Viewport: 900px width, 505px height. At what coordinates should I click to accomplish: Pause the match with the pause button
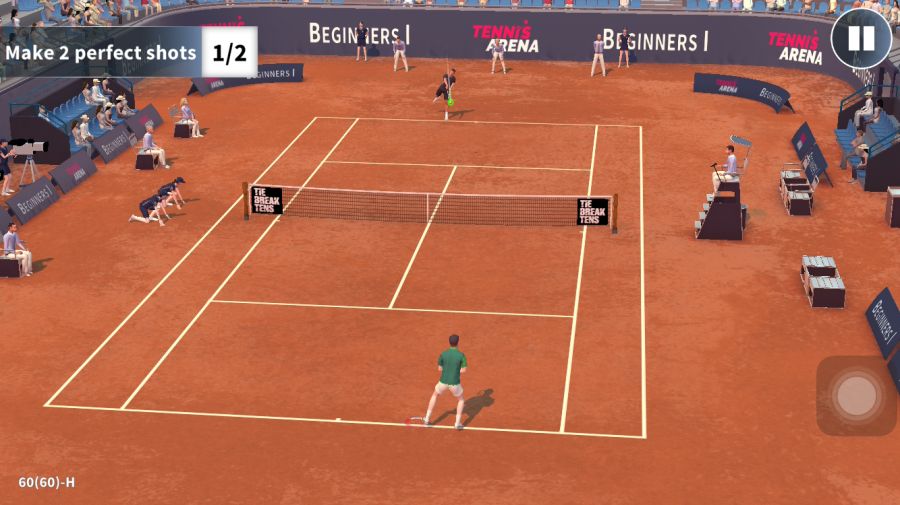click(860, 39)
